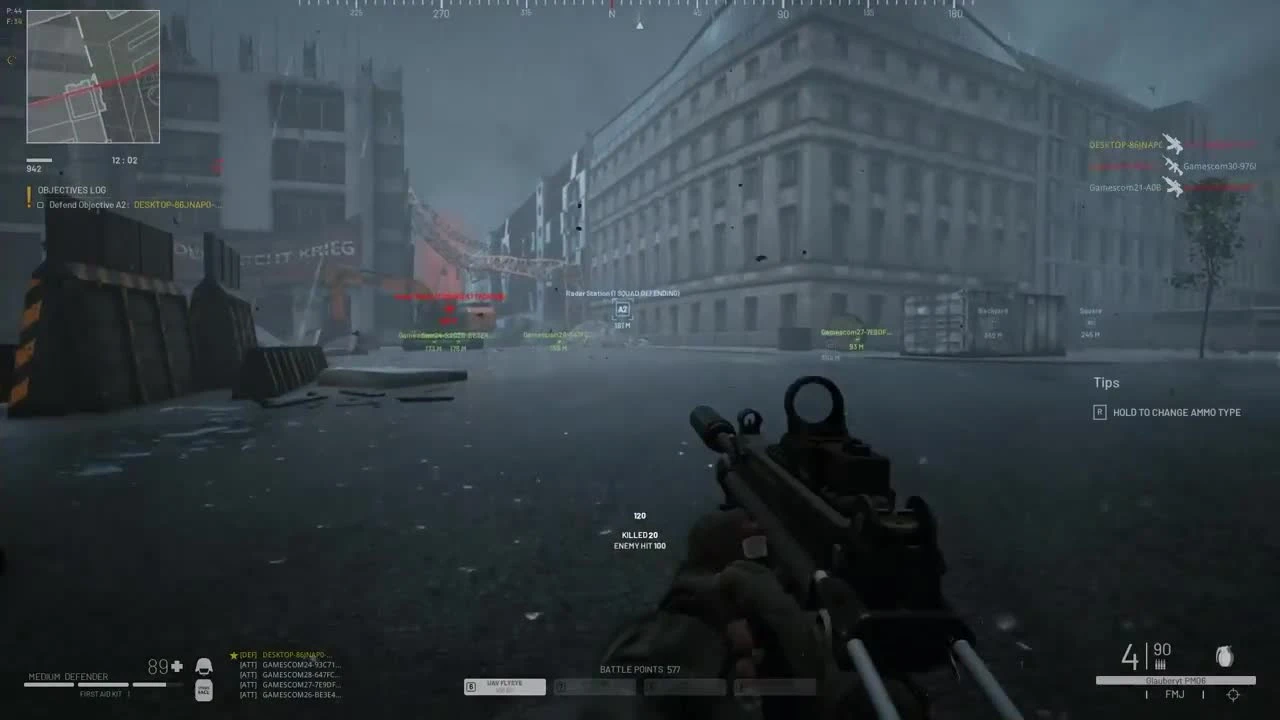Click the health cross icon beside 89
Screen dimensions: 1280x720
[x=175, y=665]
